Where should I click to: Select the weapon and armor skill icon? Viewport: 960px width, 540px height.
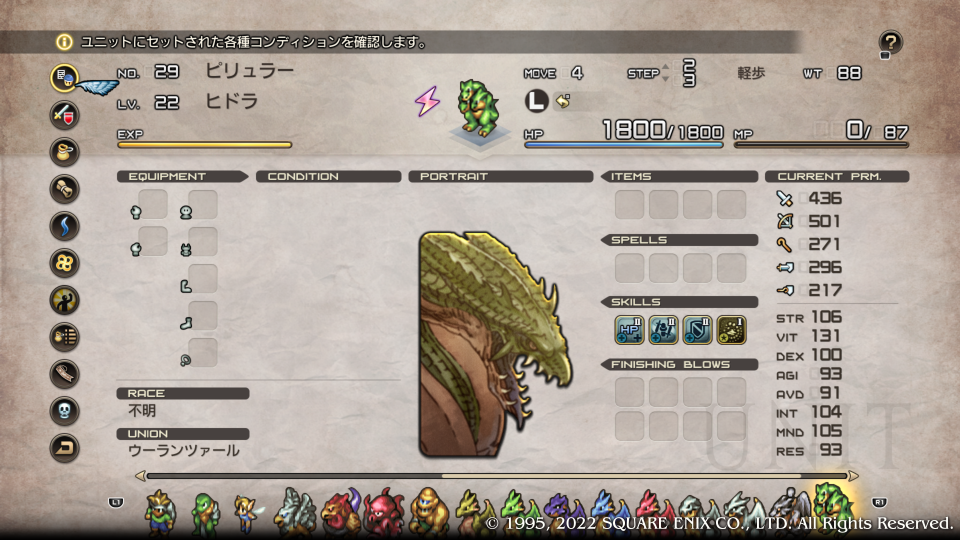point(663,327)
